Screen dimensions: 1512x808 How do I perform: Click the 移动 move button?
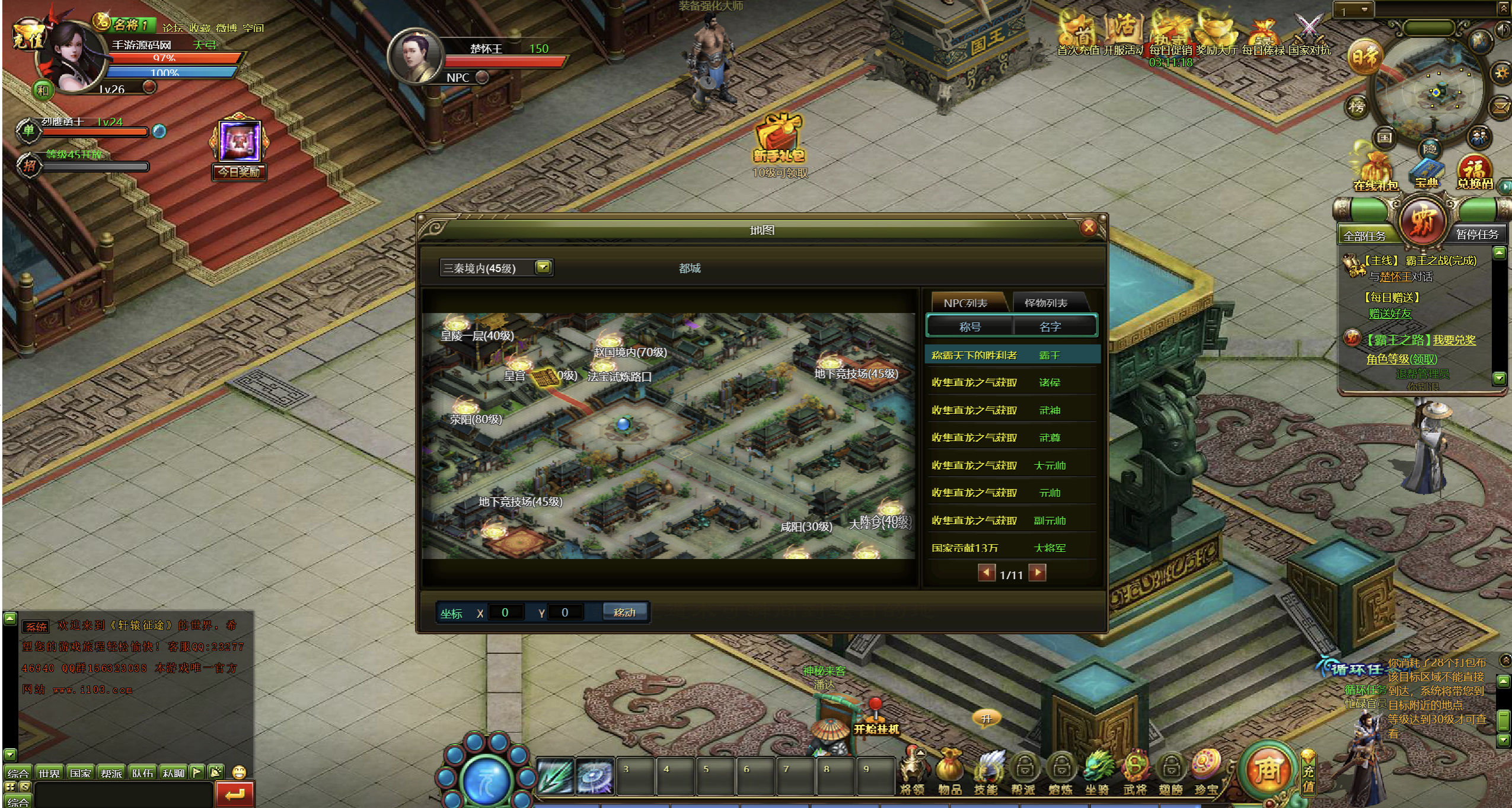pyautogui.click(x=624, y=612)
